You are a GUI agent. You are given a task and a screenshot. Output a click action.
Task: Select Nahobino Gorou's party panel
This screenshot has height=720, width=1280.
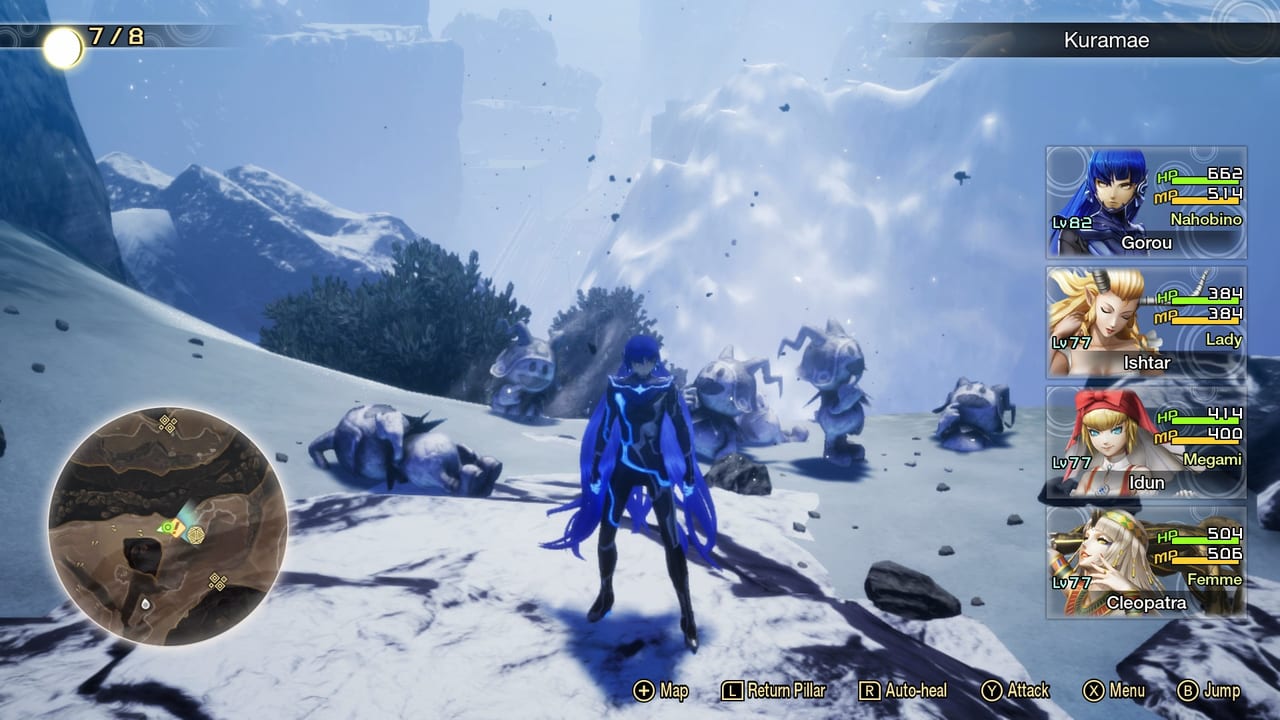[1146, 202]
